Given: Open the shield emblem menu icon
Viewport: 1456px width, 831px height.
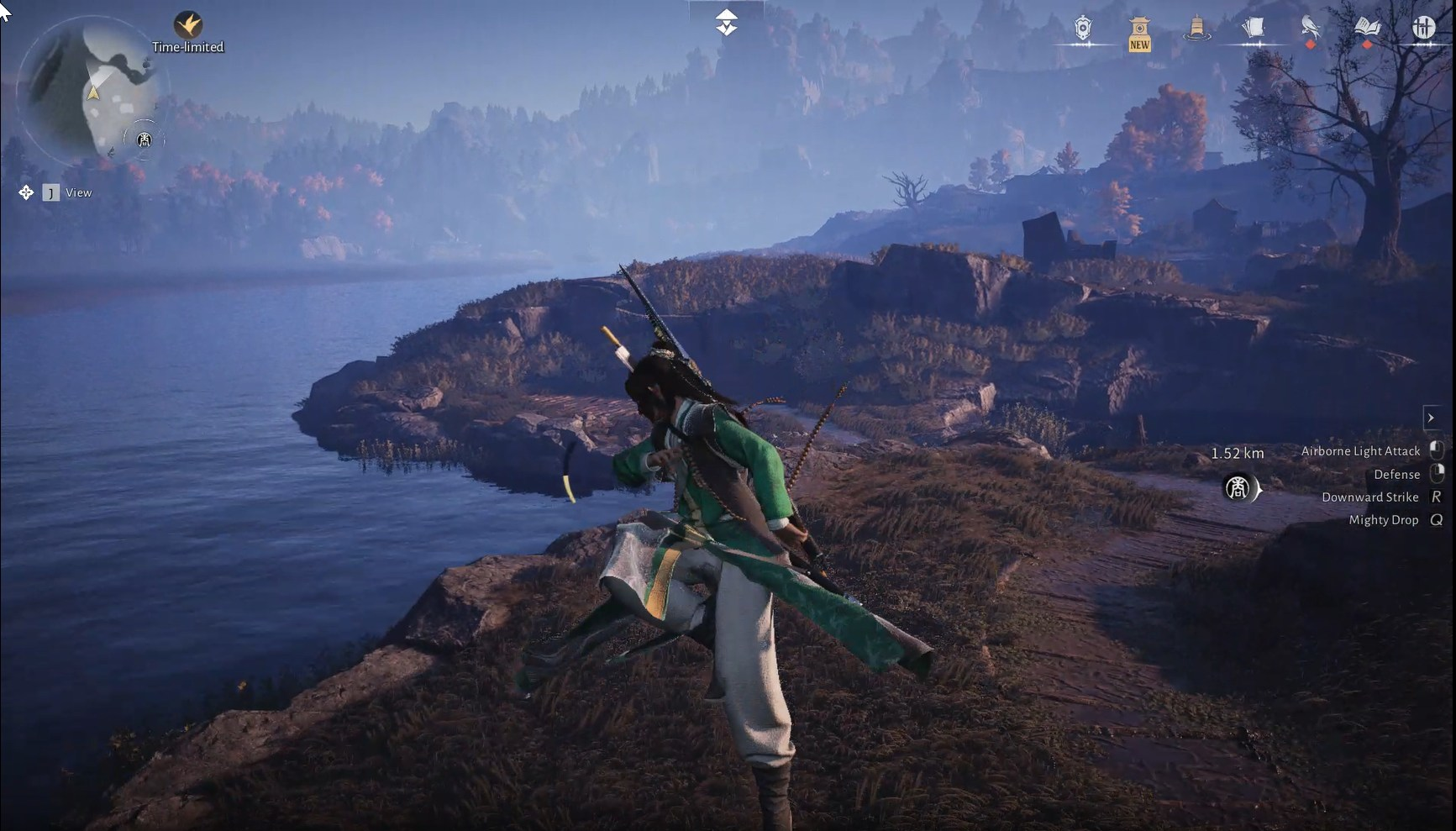Looking at the screenshot, I should click(1083, 29).
